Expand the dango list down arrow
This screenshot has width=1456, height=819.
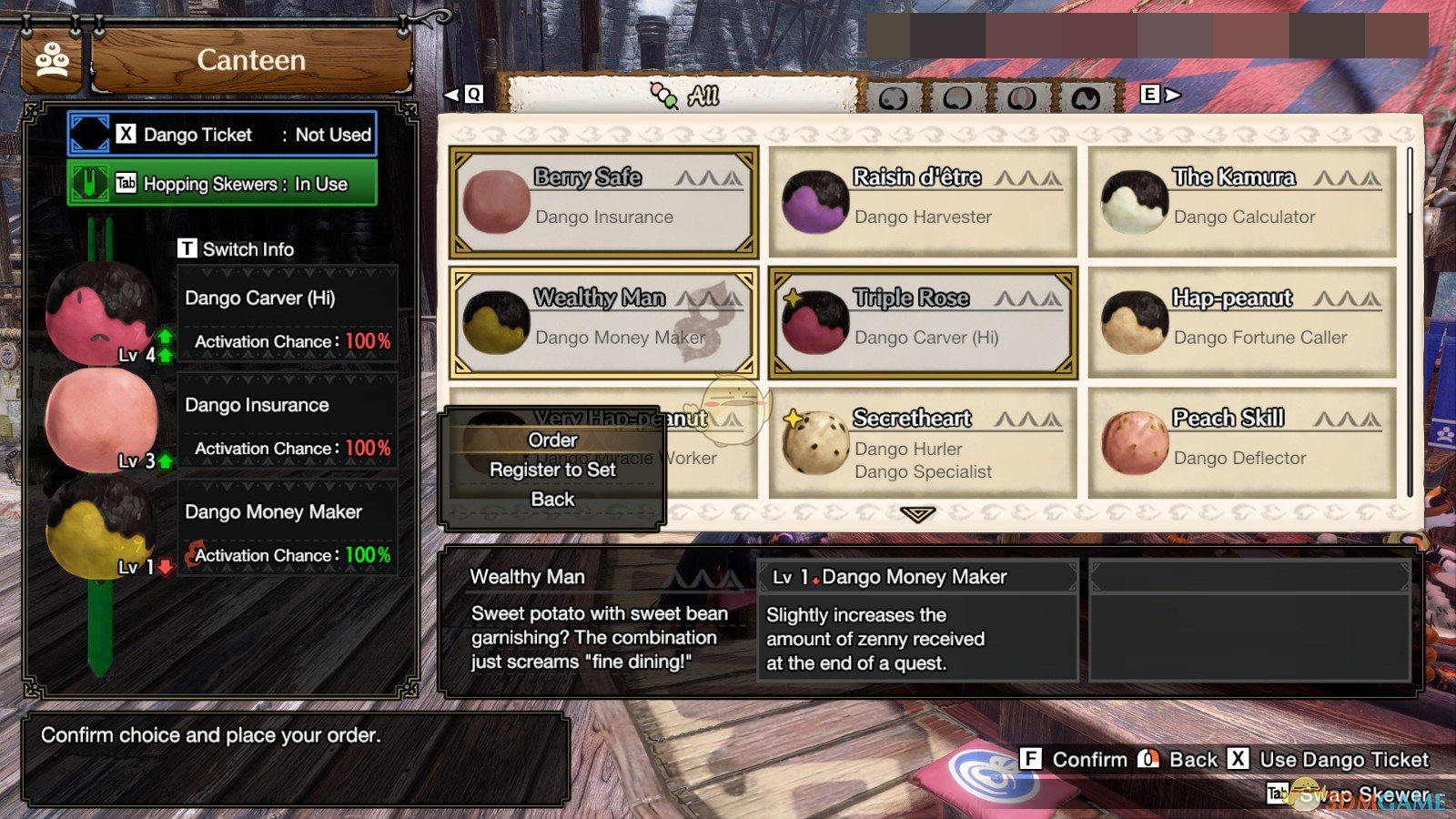coord(917,515)
